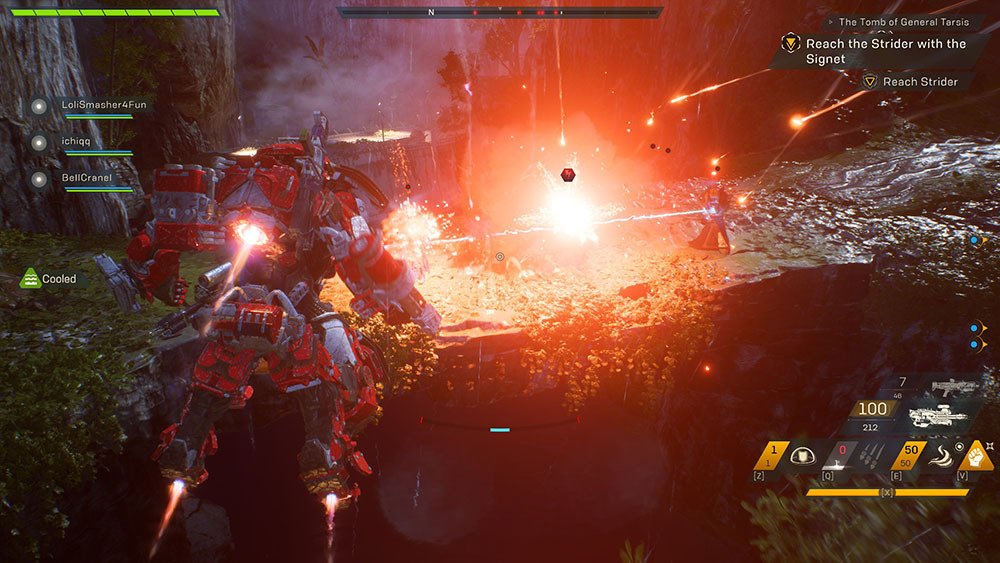
Task: Activate the shield dome ability
Action: [x=801, y=456]
